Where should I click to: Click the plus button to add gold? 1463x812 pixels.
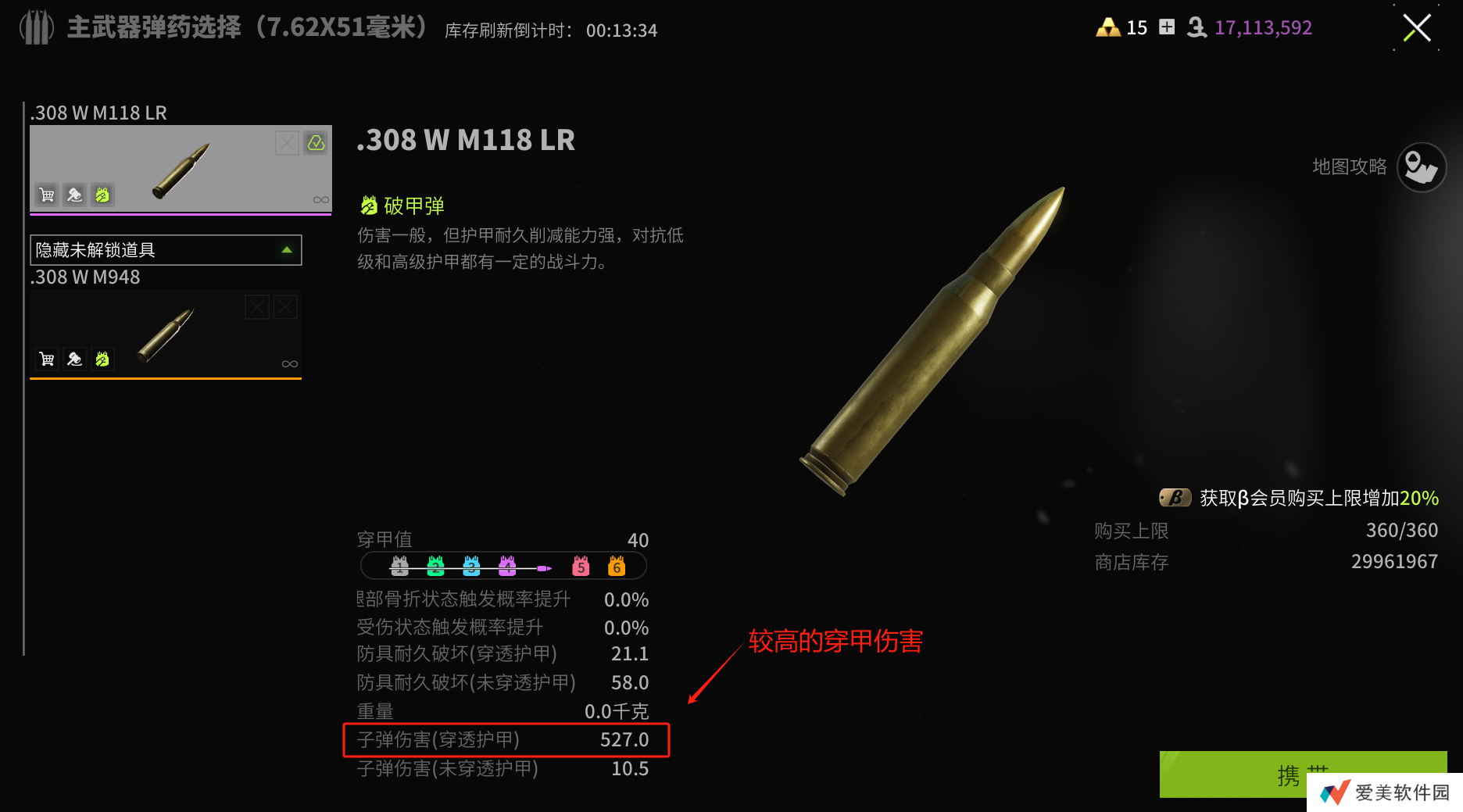click(x=1167, y=27)
